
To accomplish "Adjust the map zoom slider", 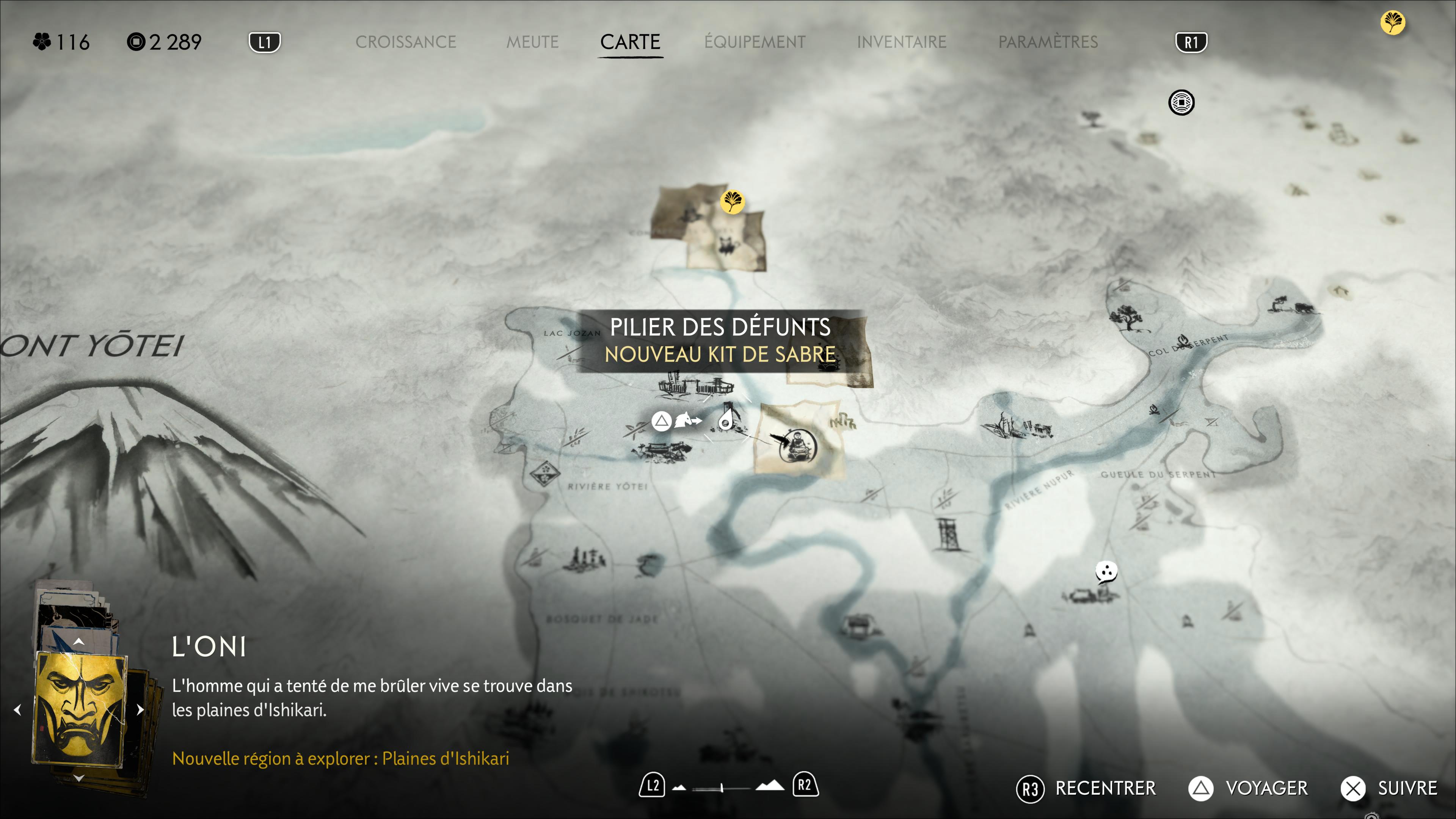I will tap(722, 787).
